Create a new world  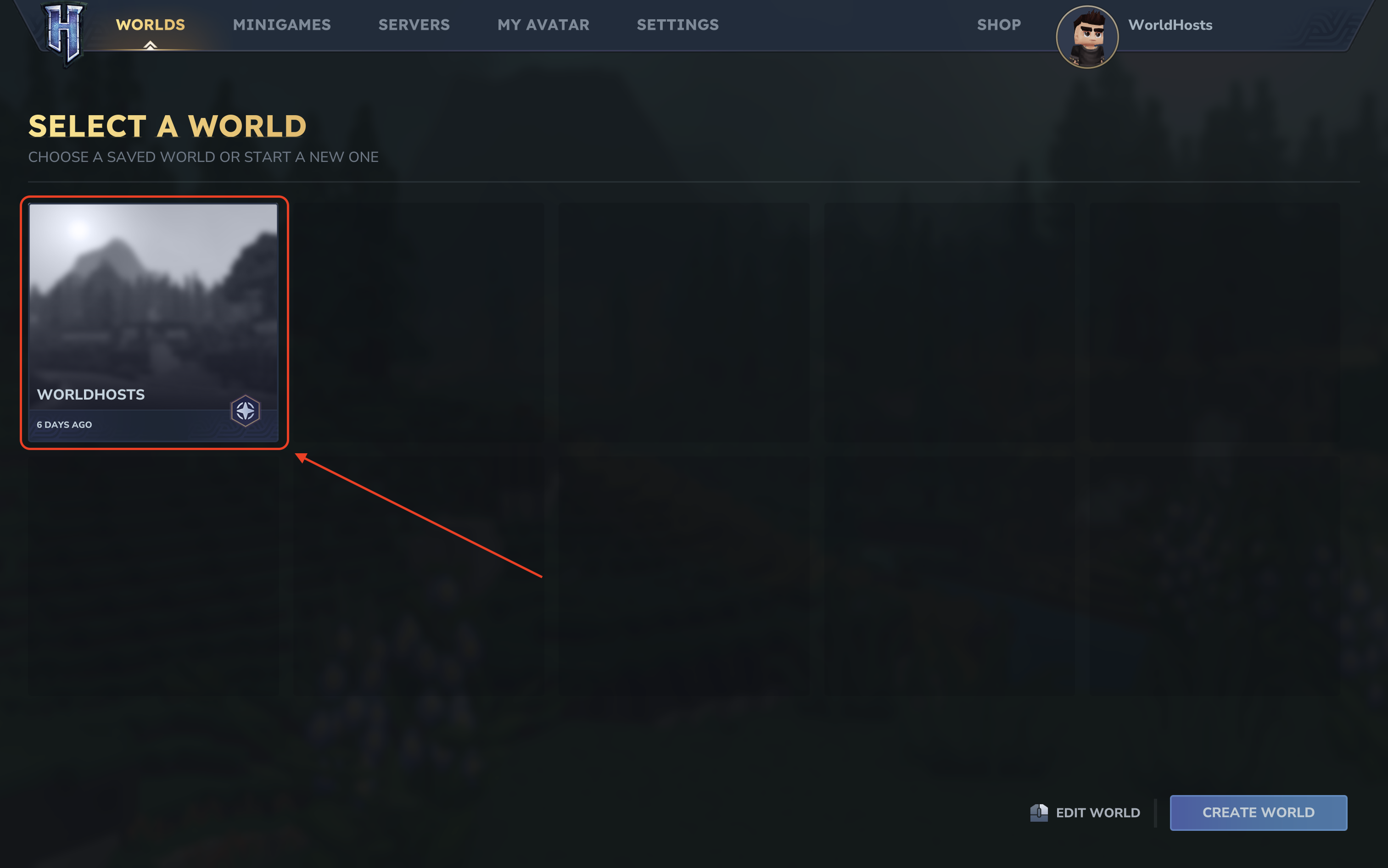click(1258, 812)
